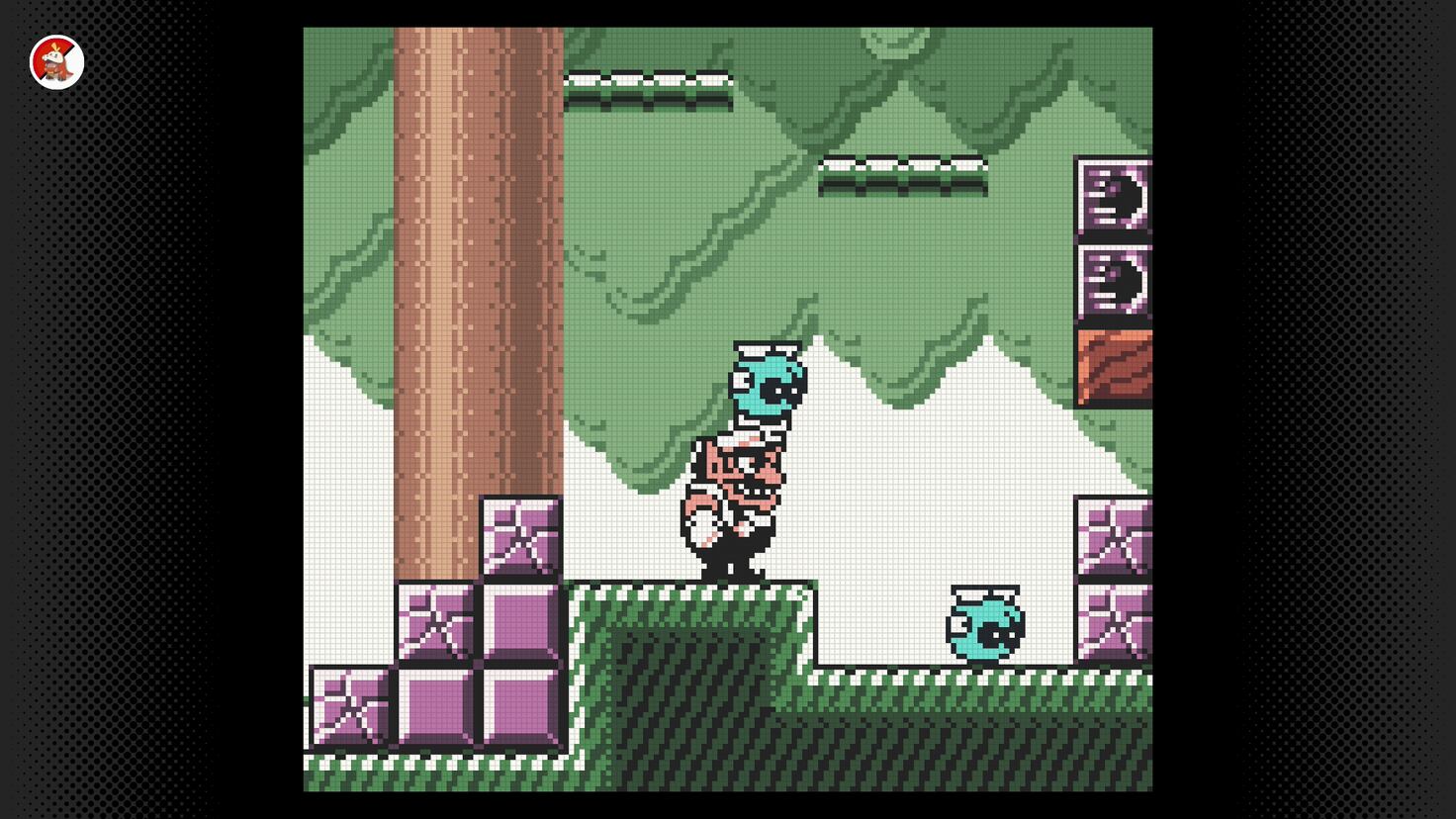Click the lower-right purple crystal block

[x=1113, y=623]
